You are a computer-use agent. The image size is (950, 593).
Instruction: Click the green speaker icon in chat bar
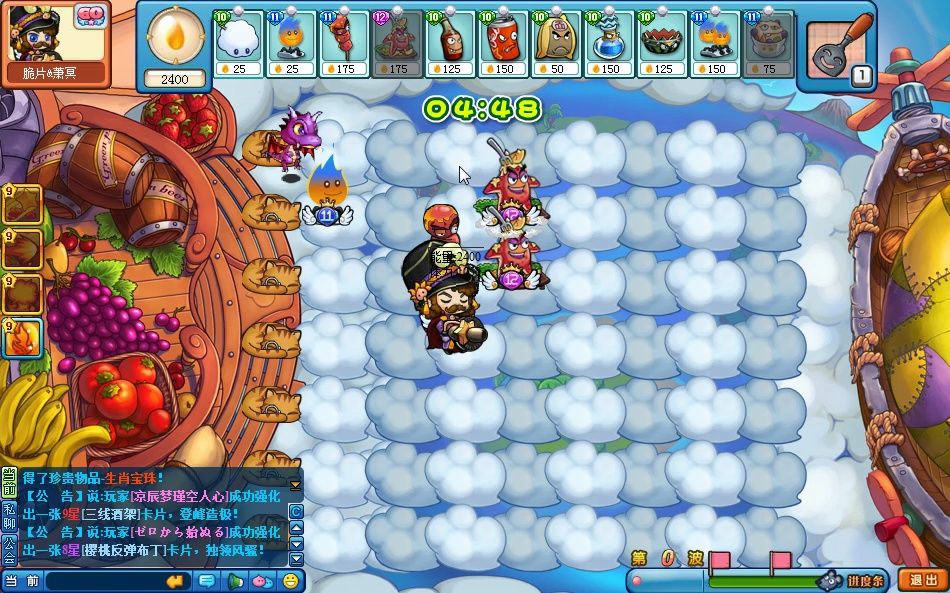coord(234,581)
